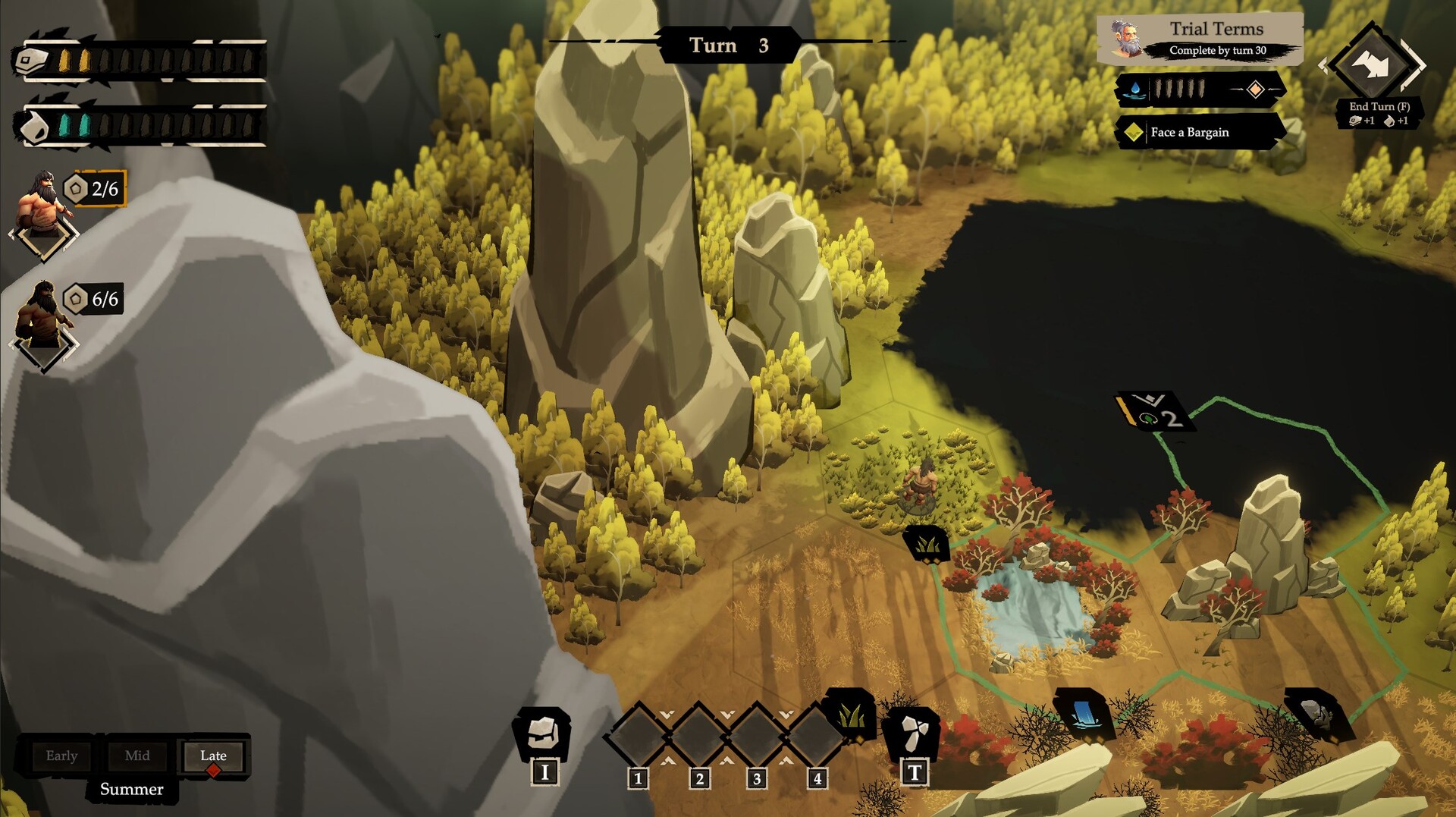1456x817 pixels.
Task: Open the stone axe tools icon
Action: [x=912, y=733]
